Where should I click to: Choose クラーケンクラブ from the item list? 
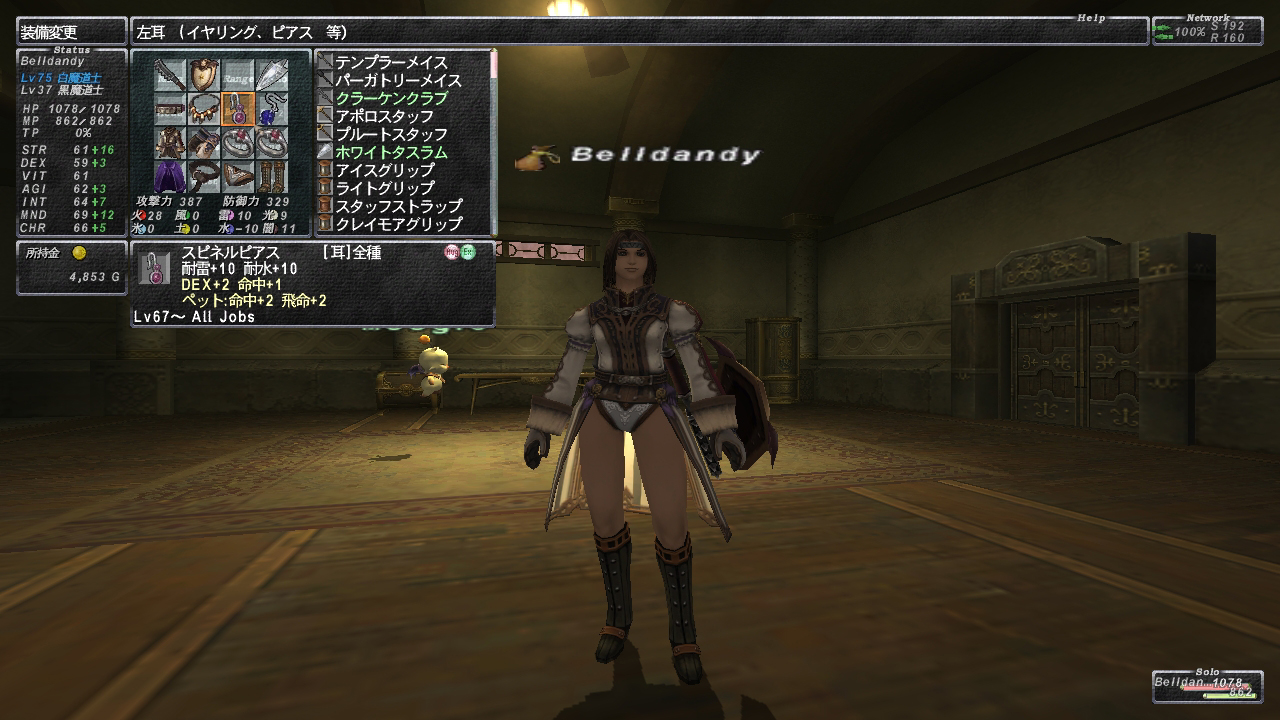coord(391,99)
